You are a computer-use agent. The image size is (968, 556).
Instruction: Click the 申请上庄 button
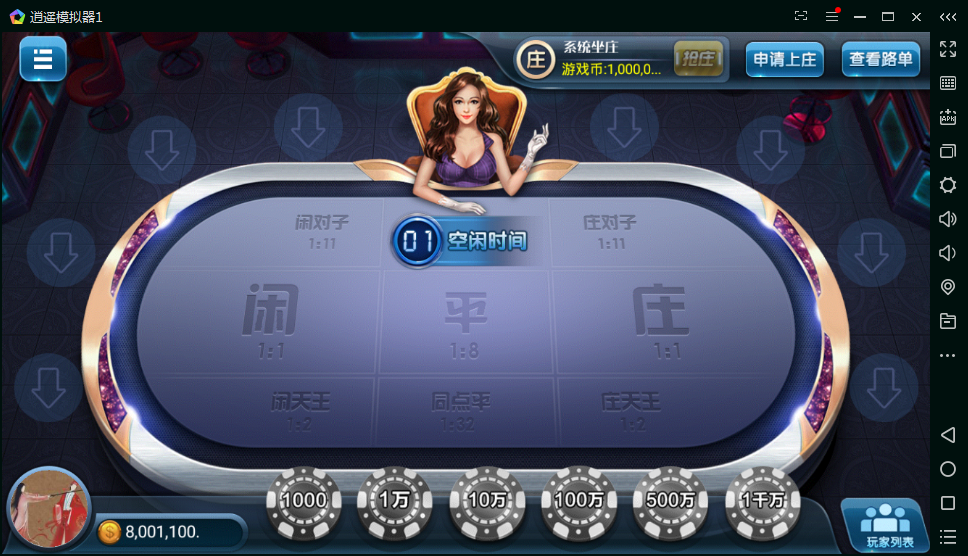pos(785,60)
